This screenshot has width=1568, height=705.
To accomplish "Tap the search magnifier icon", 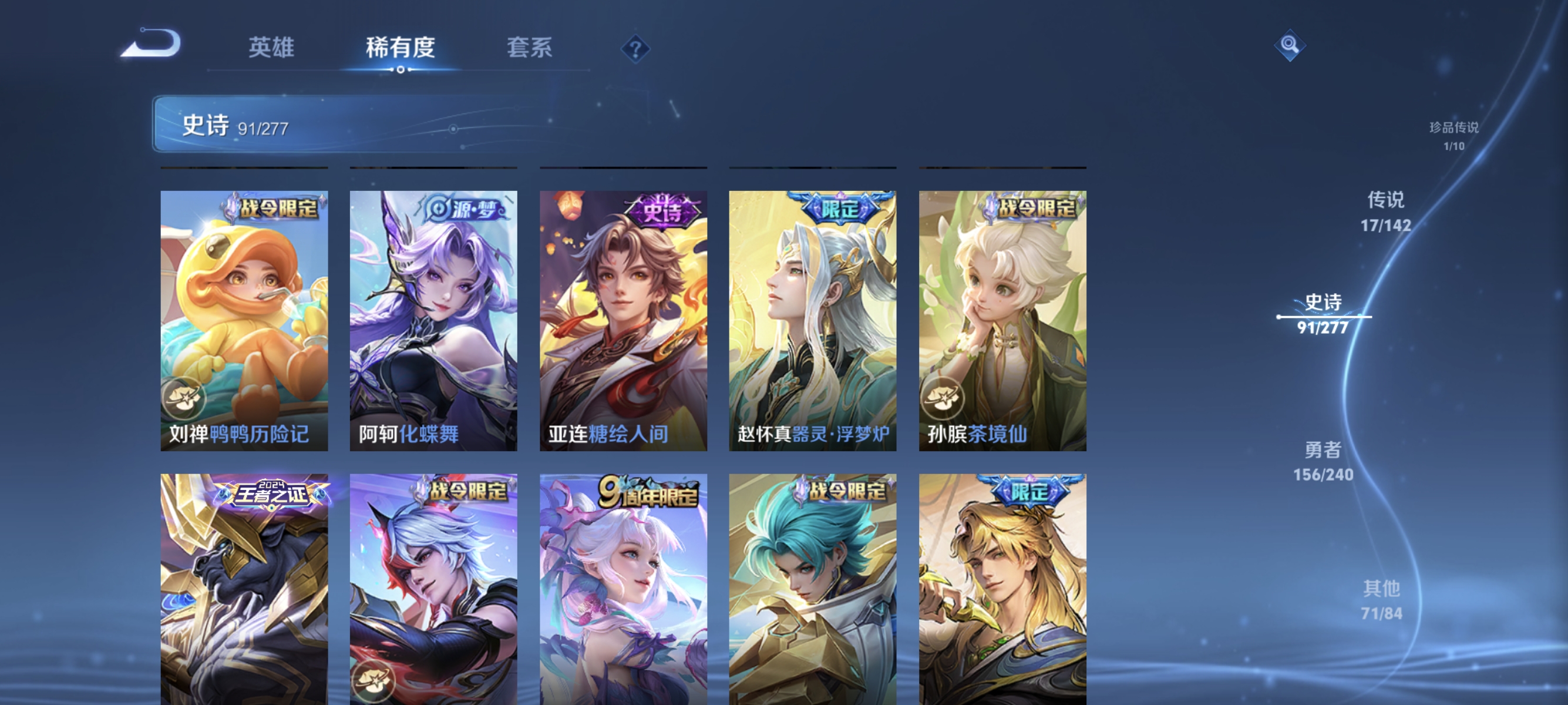I will pos(1290,44).
